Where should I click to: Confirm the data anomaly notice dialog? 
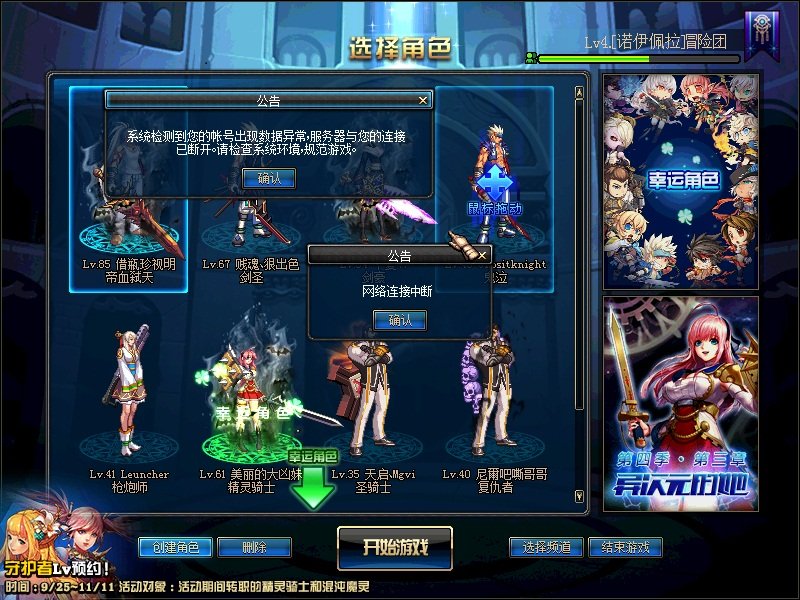click(269, 178)
